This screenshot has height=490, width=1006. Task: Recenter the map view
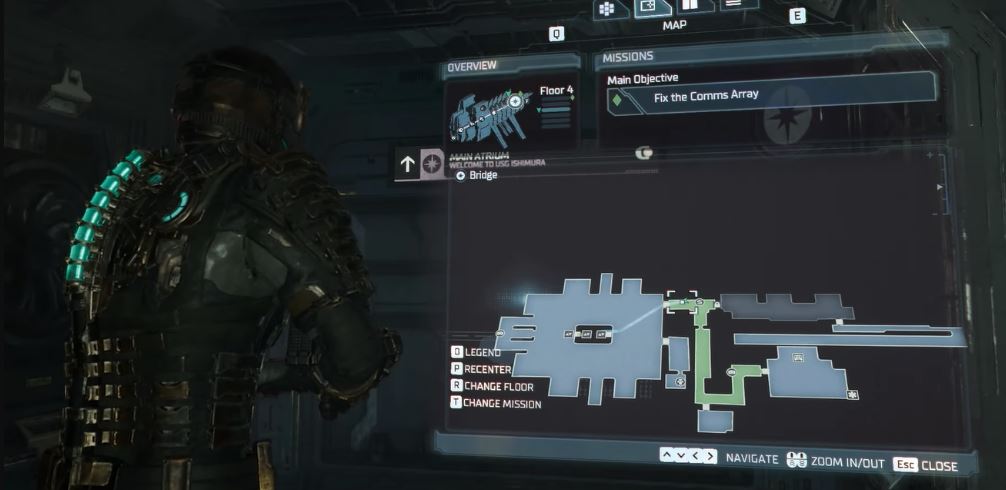tap(482, 369)
